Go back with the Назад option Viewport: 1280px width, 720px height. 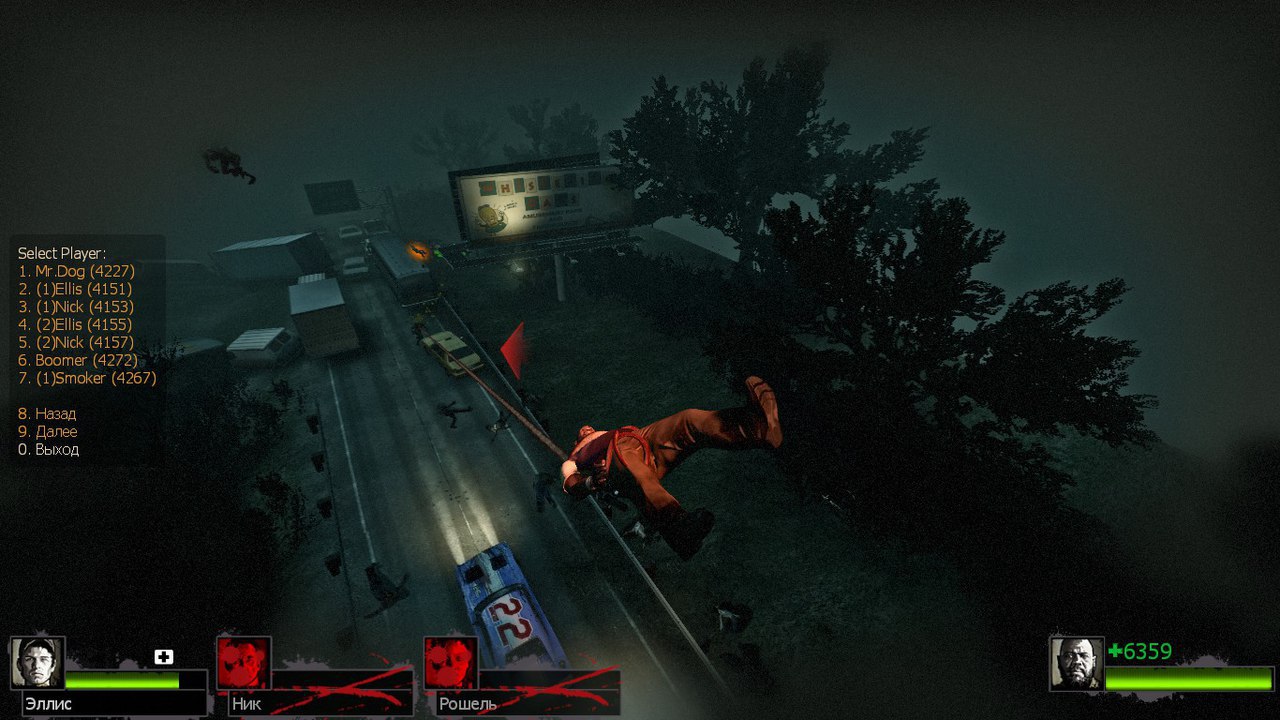[47, 414]
